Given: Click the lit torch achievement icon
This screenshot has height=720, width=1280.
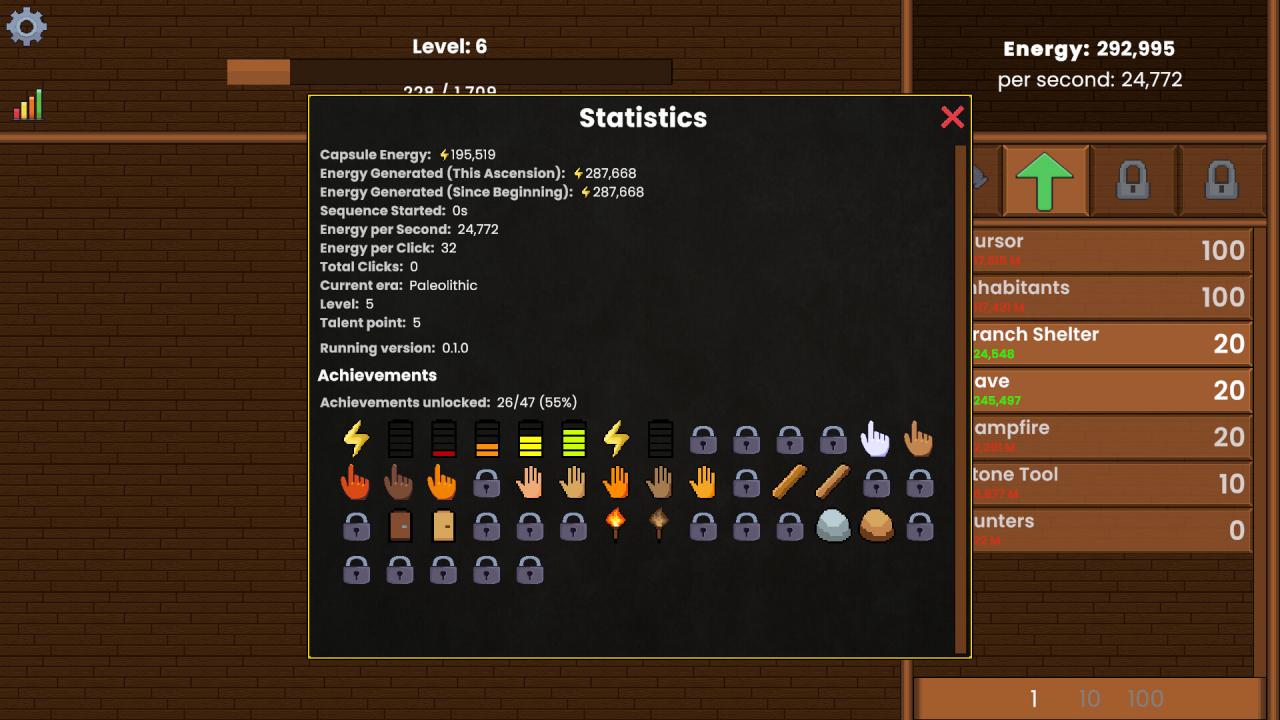Looking at the screenshot, I should [615, 525].
